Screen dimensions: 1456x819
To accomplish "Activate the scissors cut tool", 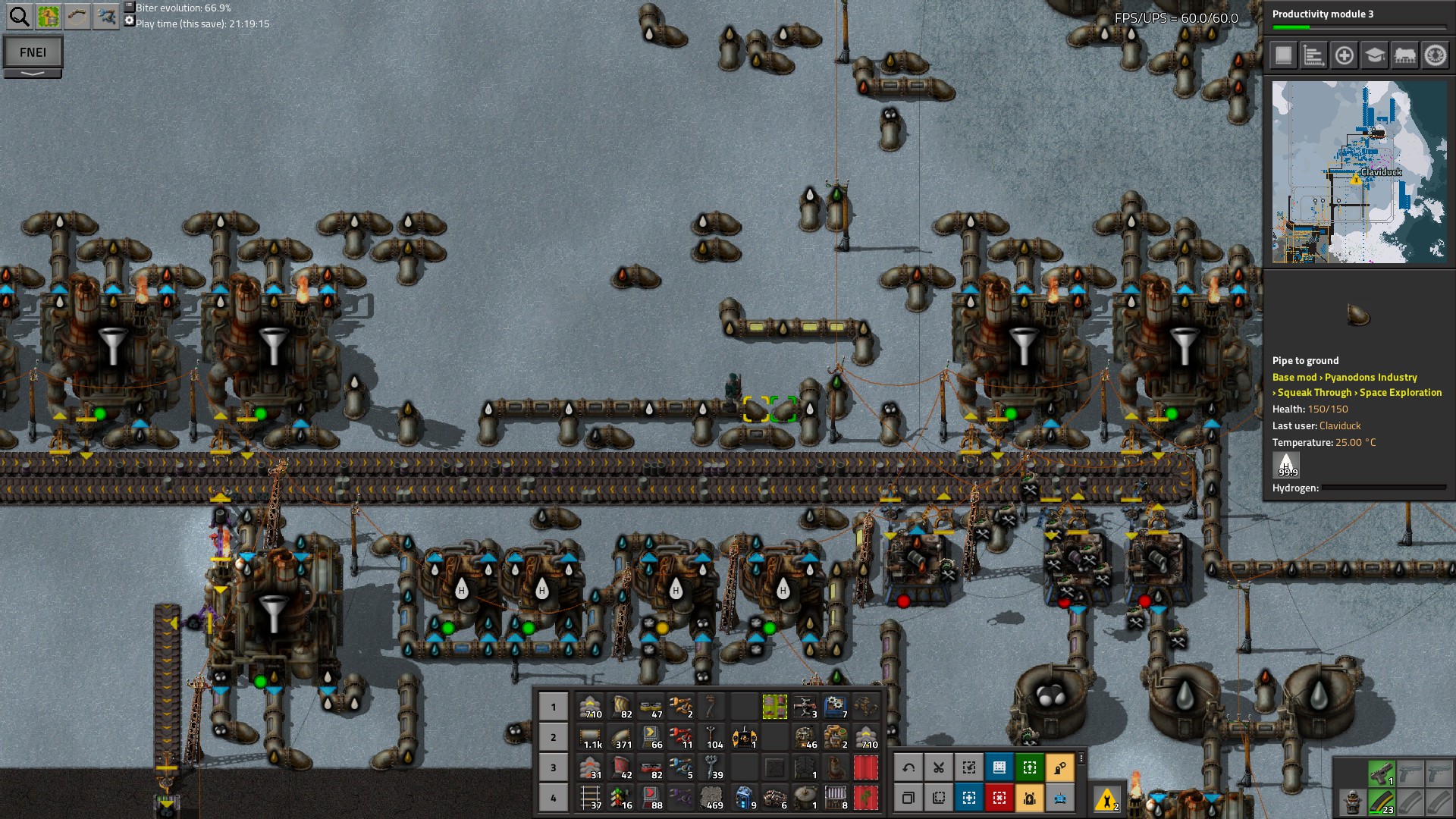I will (939, 767).
